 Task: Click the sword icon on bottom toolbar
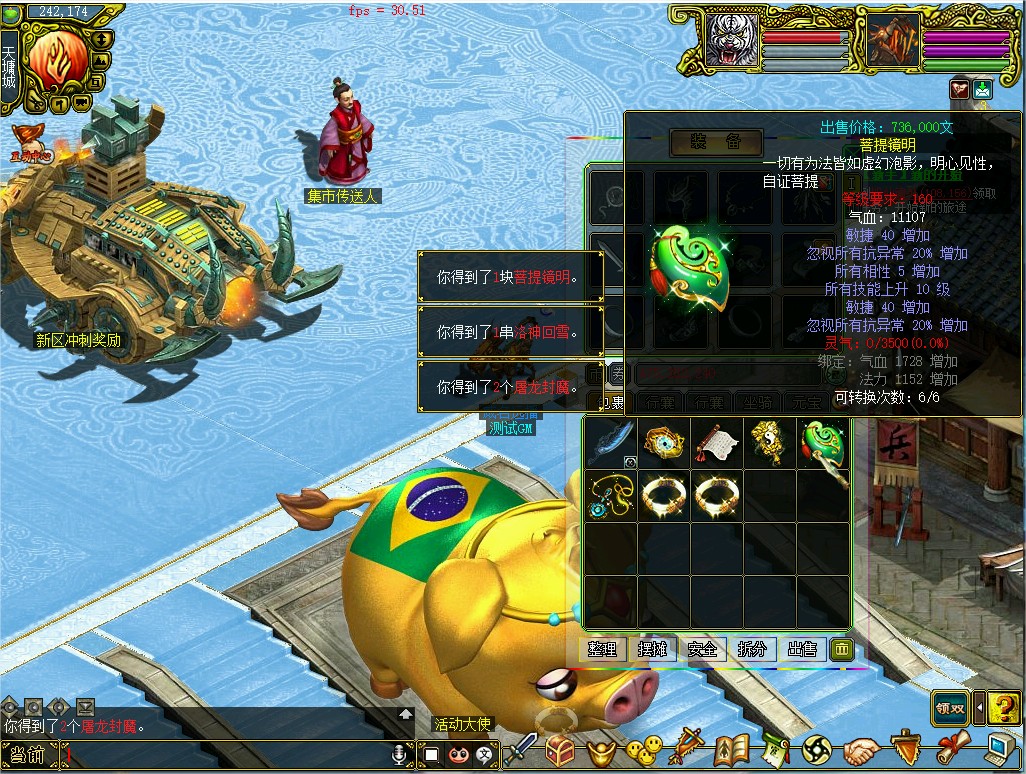[521, 750]
